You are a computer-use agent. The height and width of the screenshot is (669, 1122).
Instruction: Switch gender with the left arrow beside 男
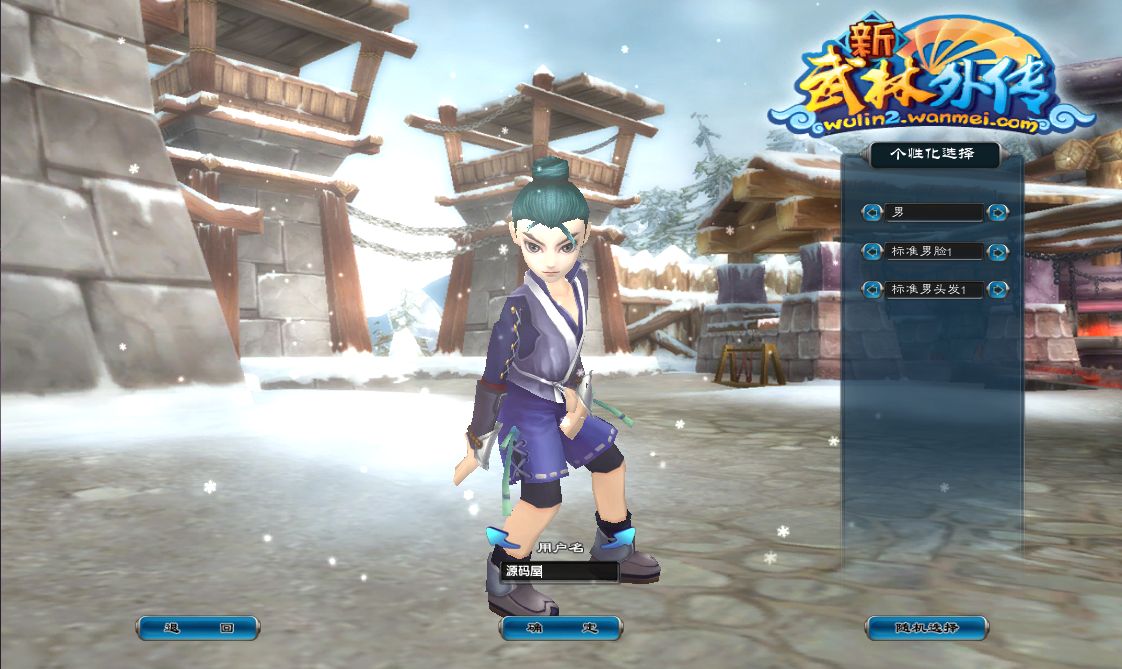873,212
